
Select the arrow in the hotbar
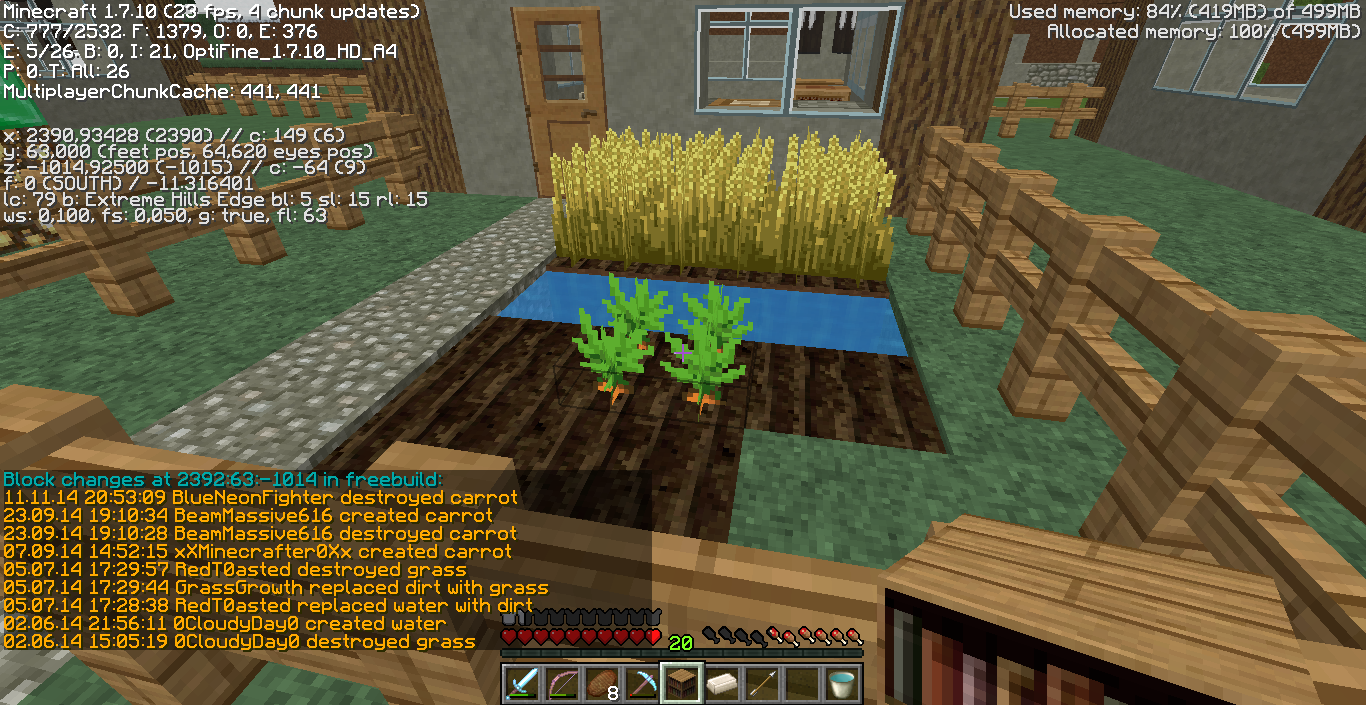pos(761,683)
